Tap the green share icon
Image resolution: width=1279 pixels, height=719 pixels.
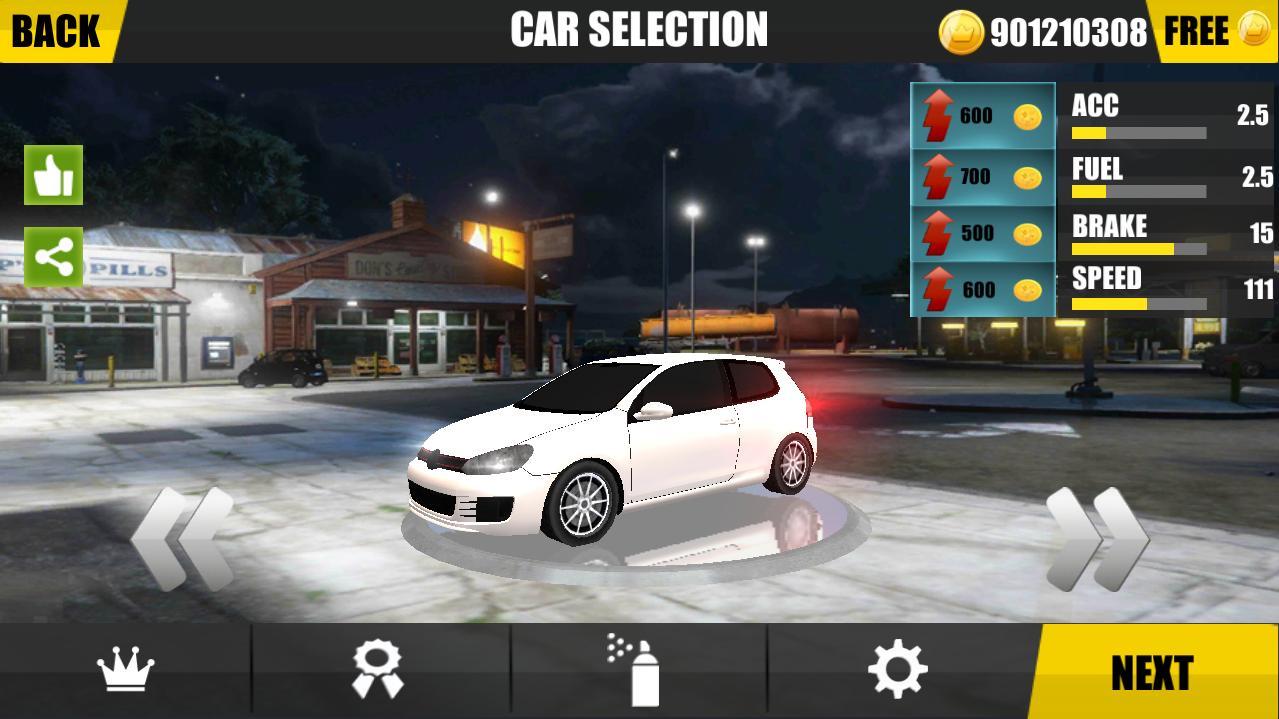tap(53, 257)
